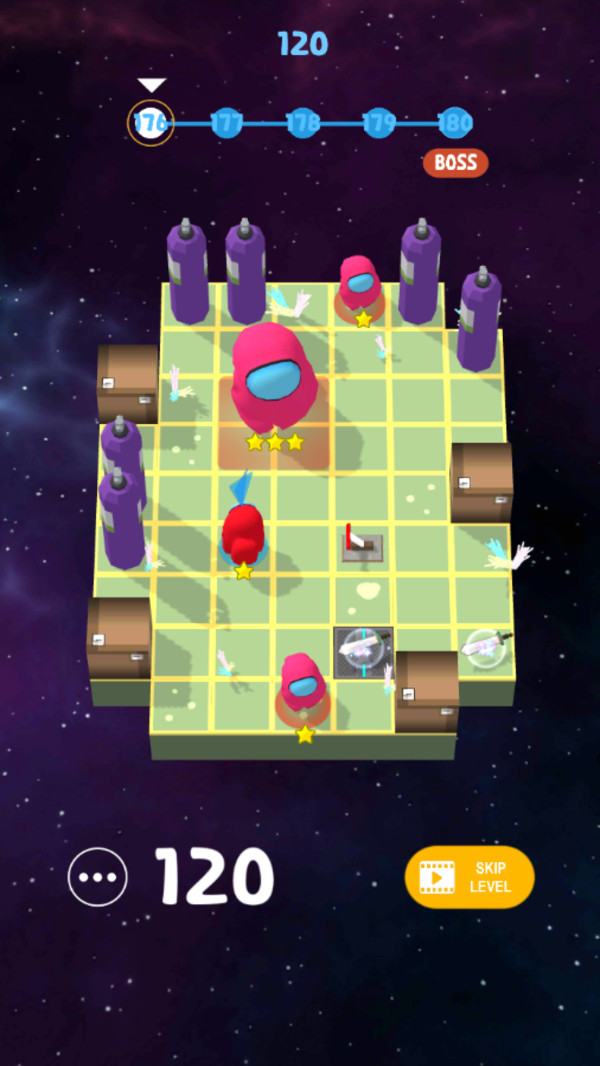Select level 176 progress node
This screenshot has height=1066, width=600.
[151, 123]
